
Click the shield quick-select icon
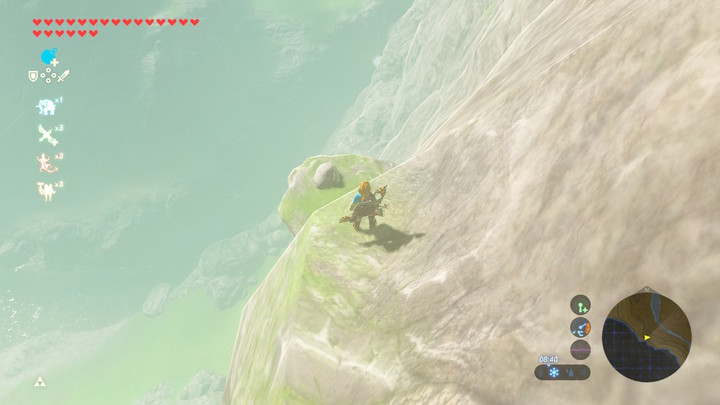[x=33, y=76]
